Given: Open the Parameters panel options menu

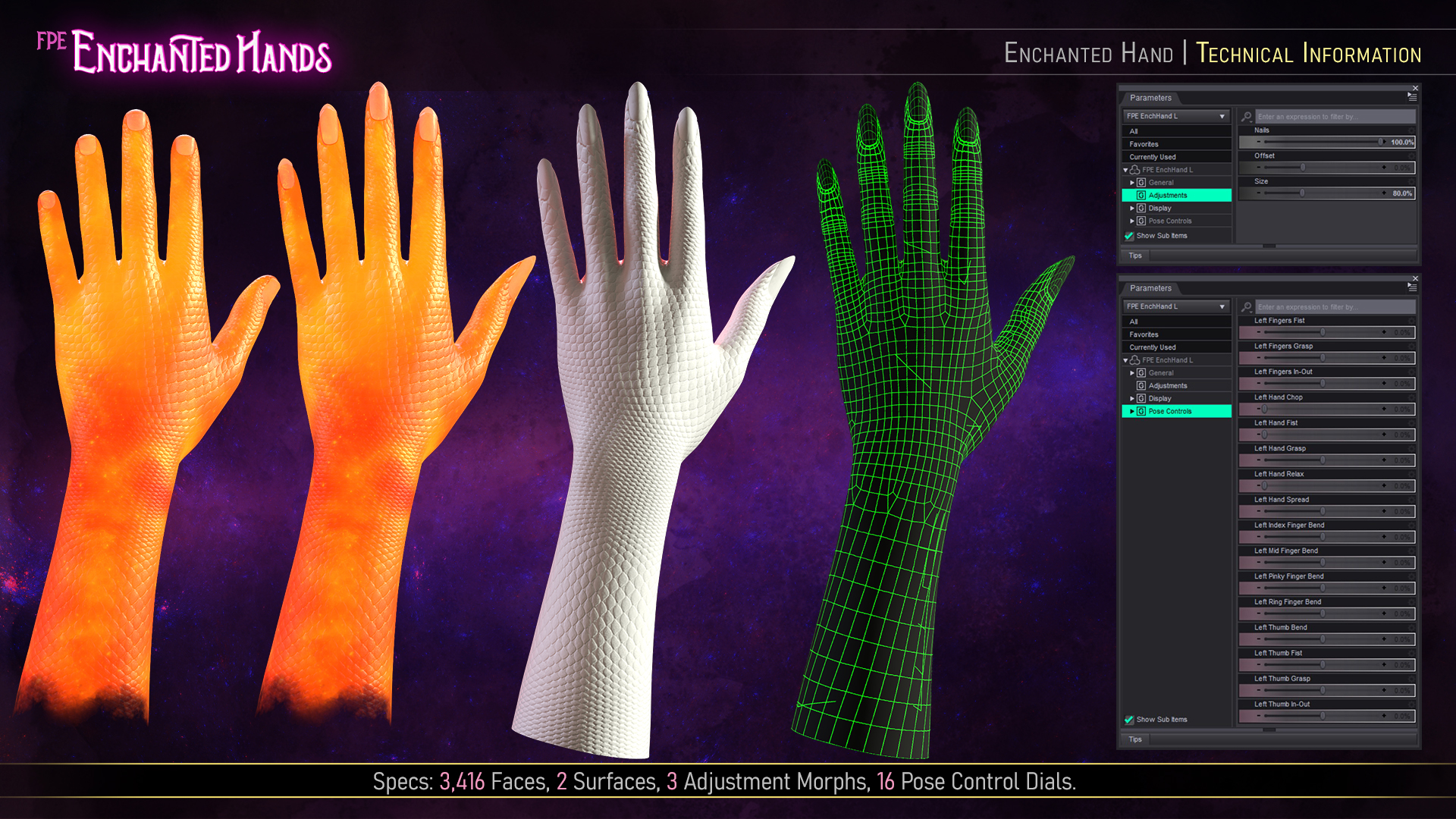Looking at the screenshot, I should coord(1412,96).
